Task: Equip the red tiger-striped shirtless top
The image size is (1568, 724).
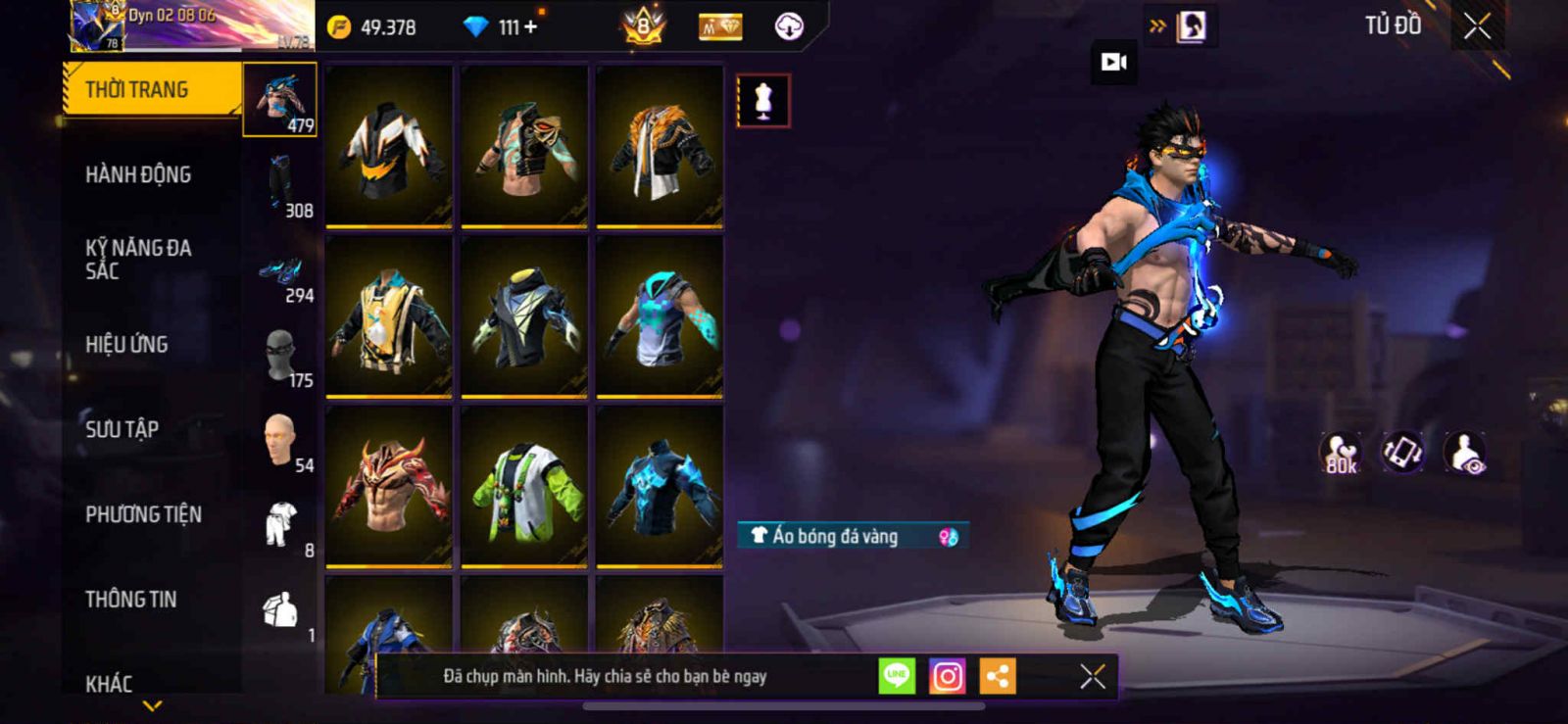Action: point(389,487)
